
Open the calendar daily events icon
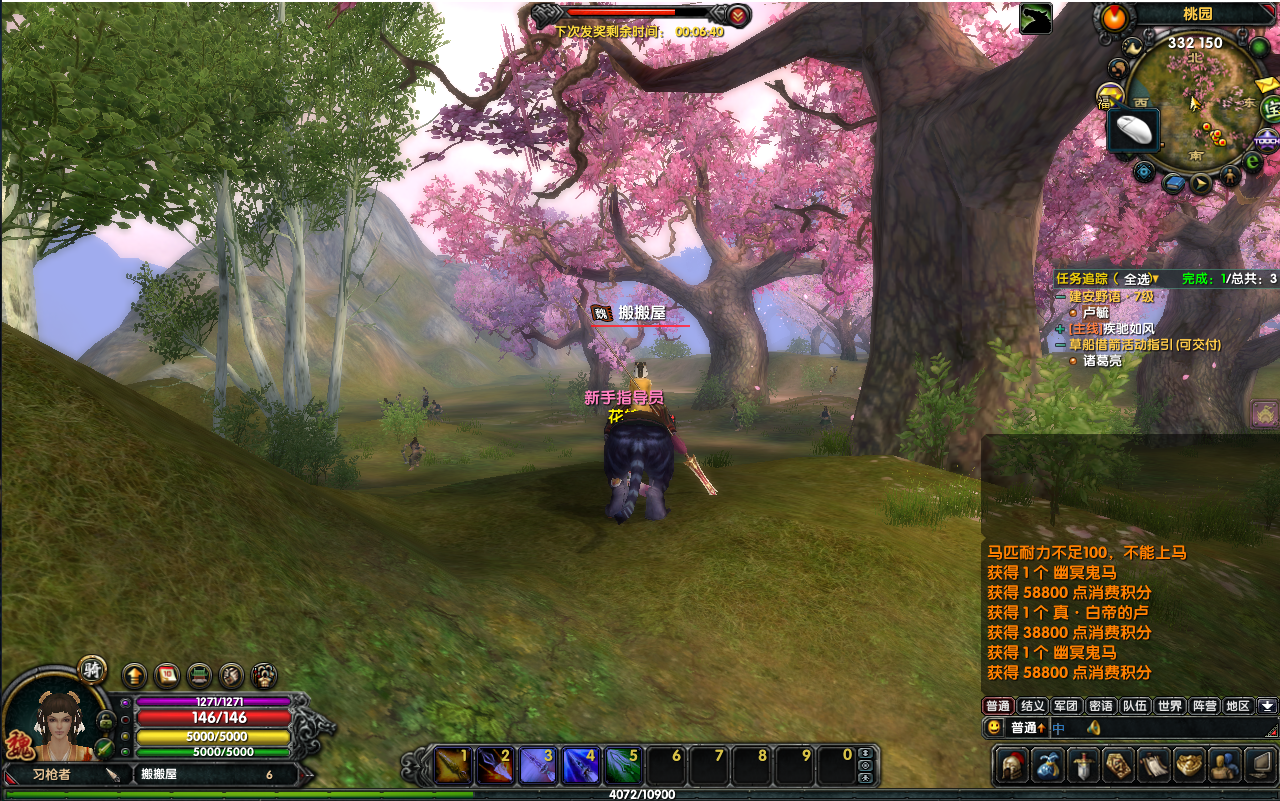click(x=166, y=675)
